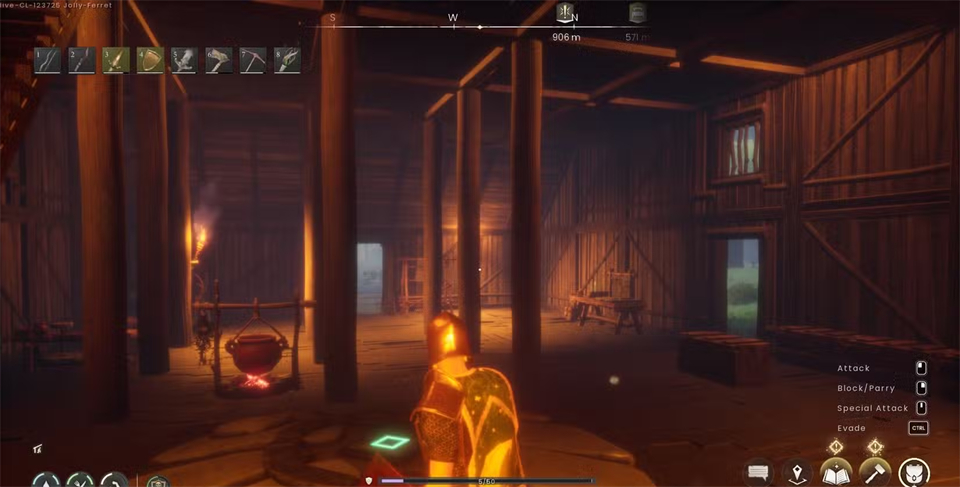Click the 906 m waypoint marker on compass
The width and height of the screenshot is (960, 487).
566,13
